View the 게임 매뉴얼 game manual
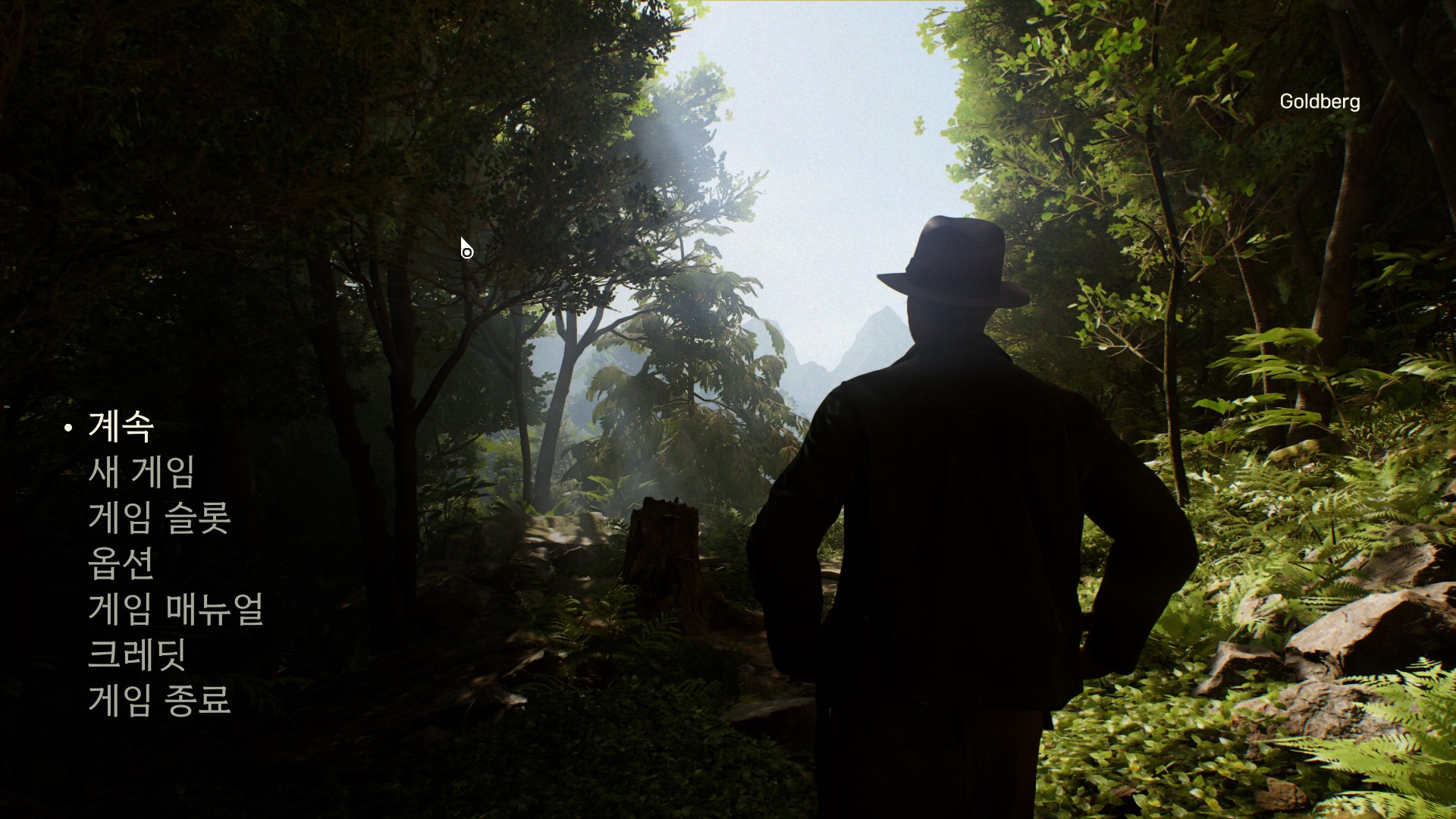Screen dimensions: 1456x819 coord(176,609)
